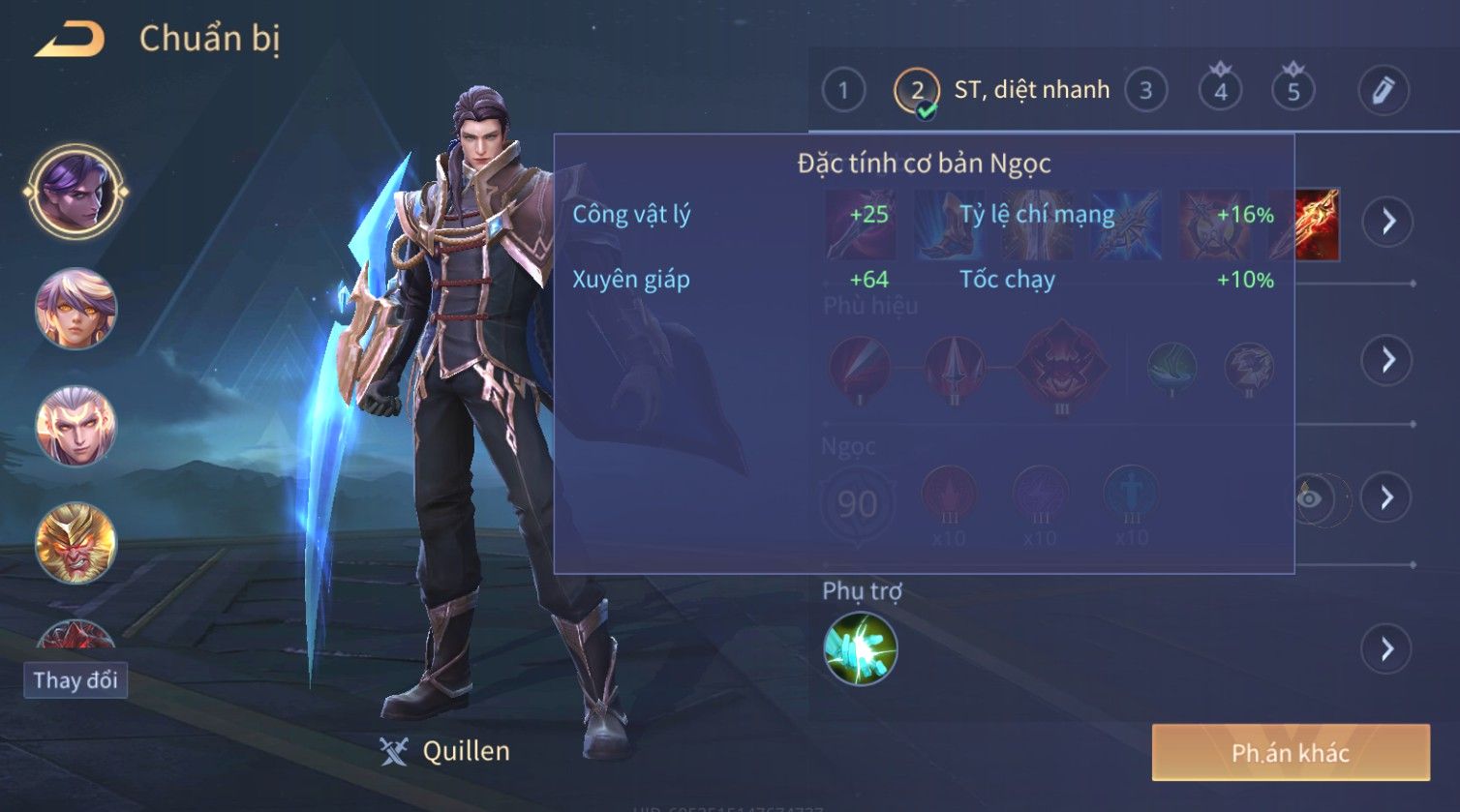Image resolution: width=1460 pixels, height=812 pixels.
Task: Edit the loadout name with pencil icon
Action: [1383, 91]
